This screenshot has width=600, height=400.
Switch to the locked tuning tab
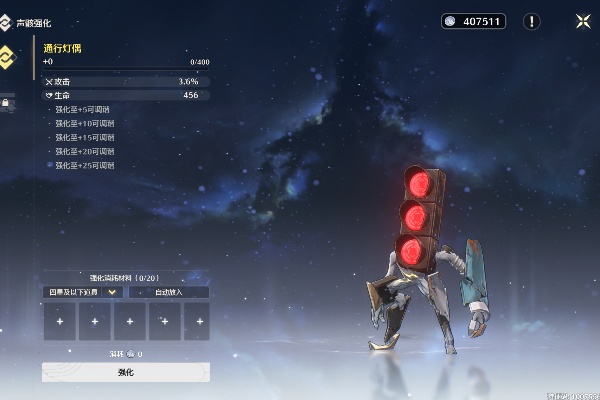[x=5, y=102]
